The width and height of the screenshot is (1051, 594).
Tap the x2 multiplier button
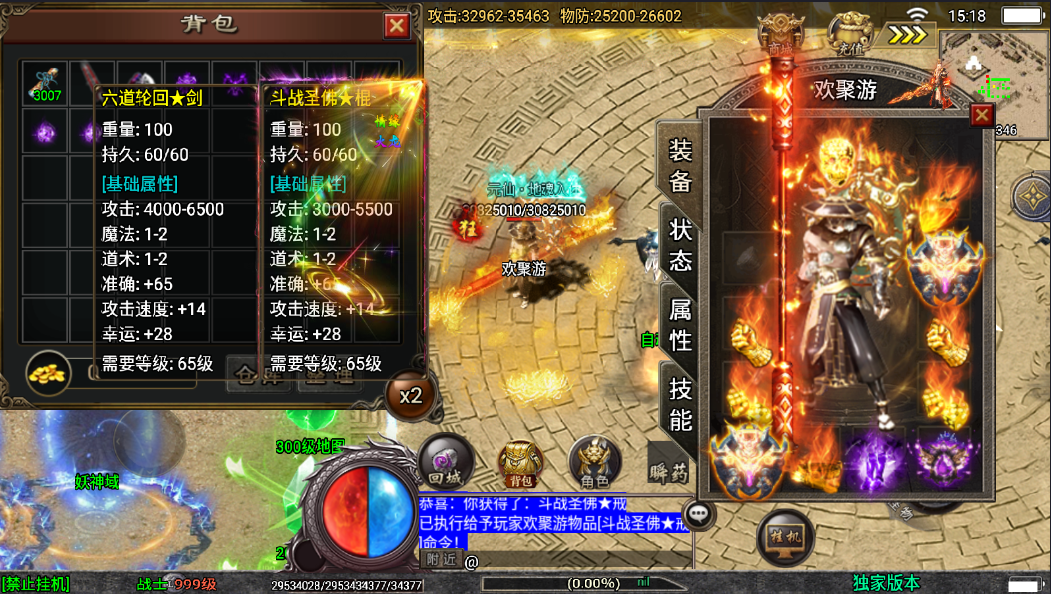coord(410,395)
